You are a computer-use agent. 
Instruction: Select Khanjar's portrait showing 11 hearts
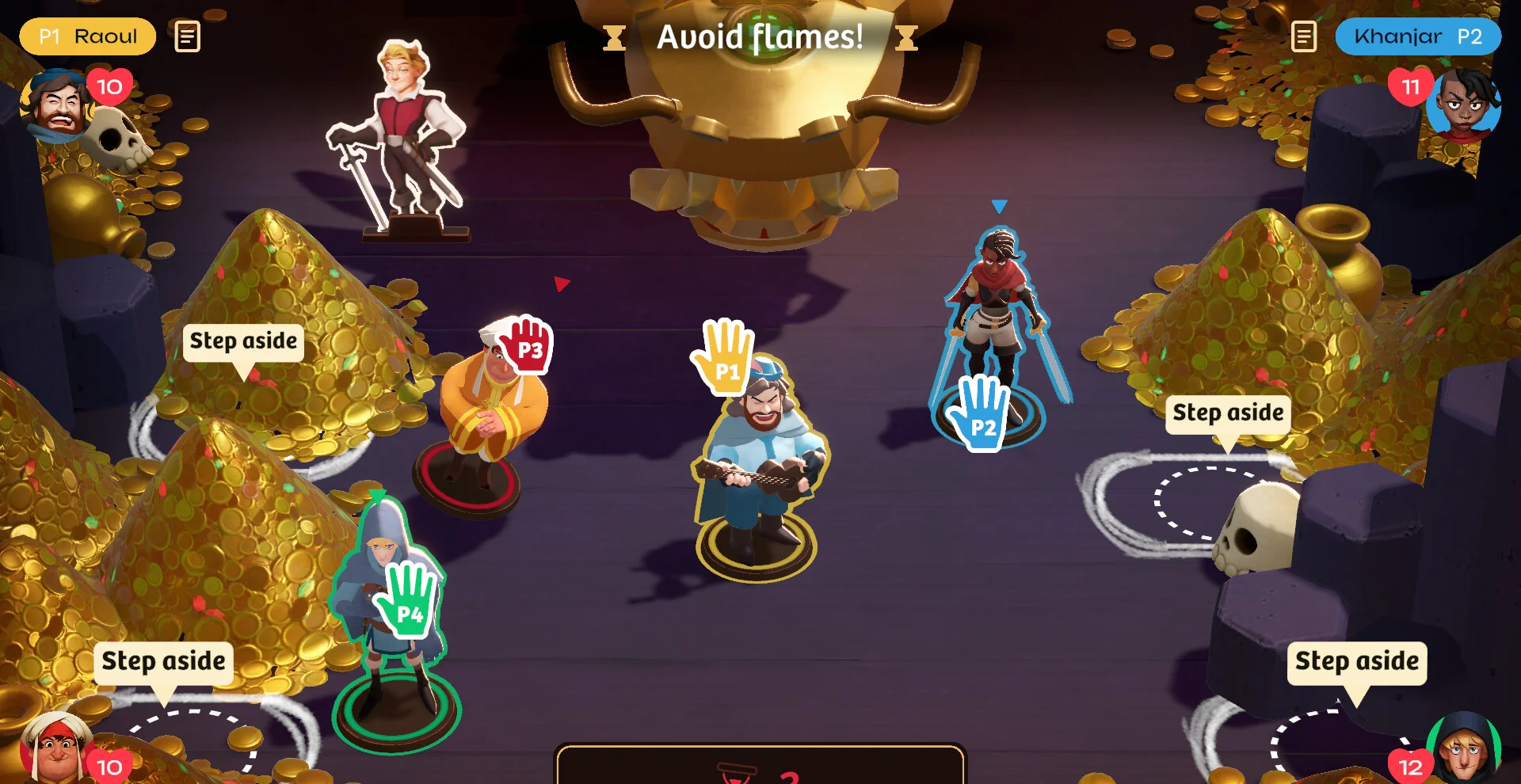(1462, 103)
